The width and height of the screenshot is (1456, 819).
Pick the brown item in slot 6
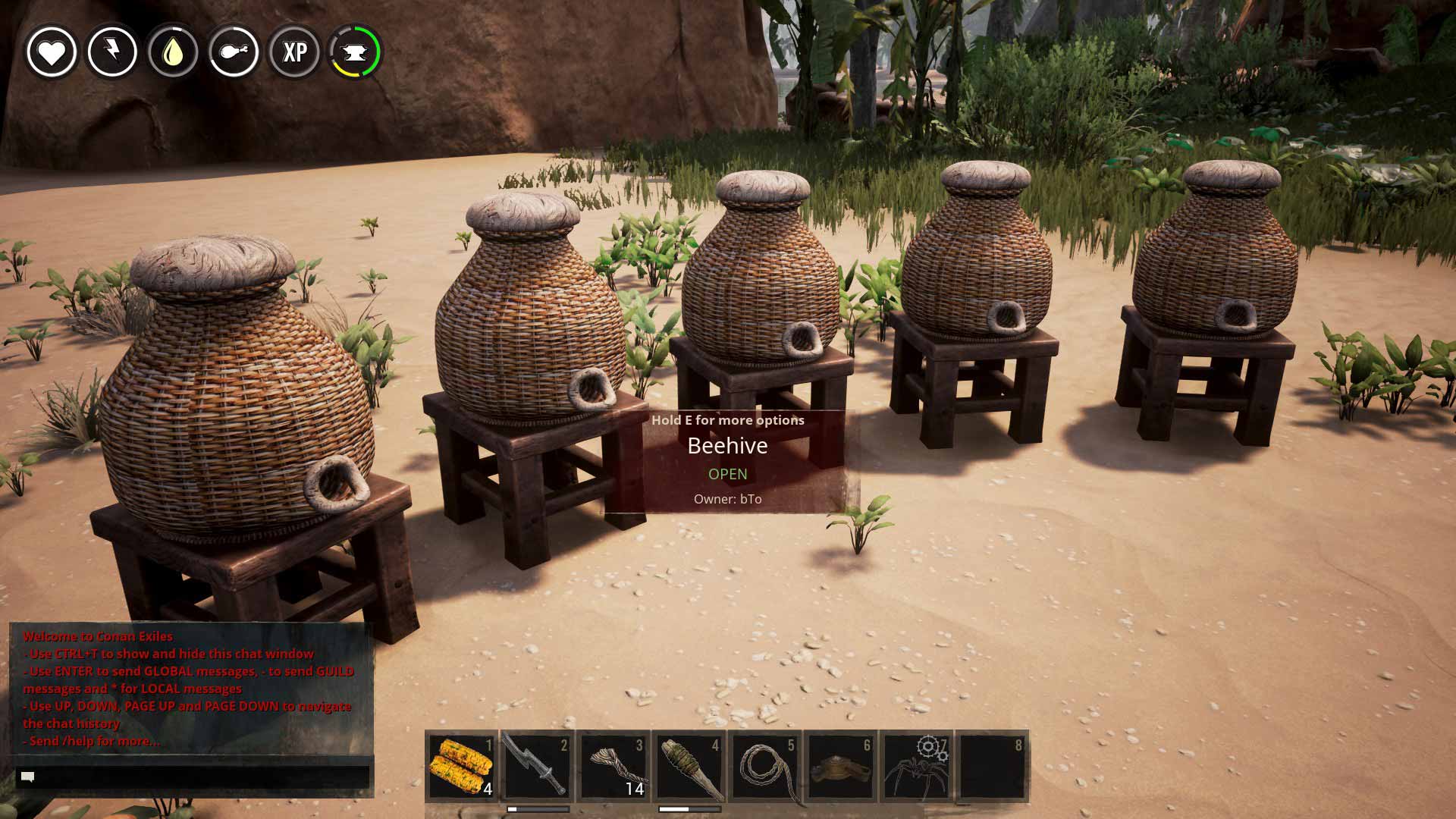tap(840, 767)
